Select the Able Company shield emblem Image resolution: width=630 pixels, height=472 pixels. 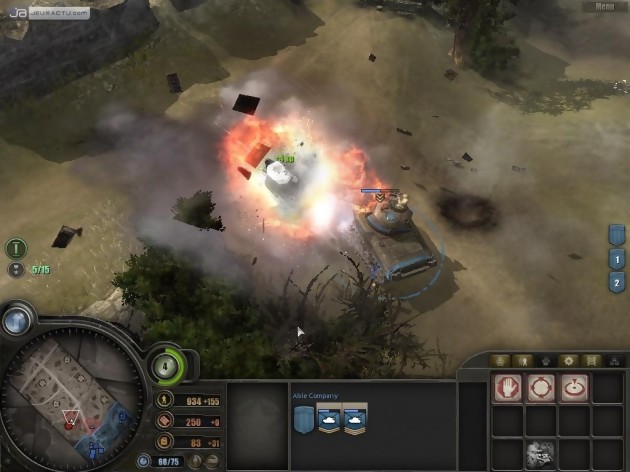click(x=303, y=421)
